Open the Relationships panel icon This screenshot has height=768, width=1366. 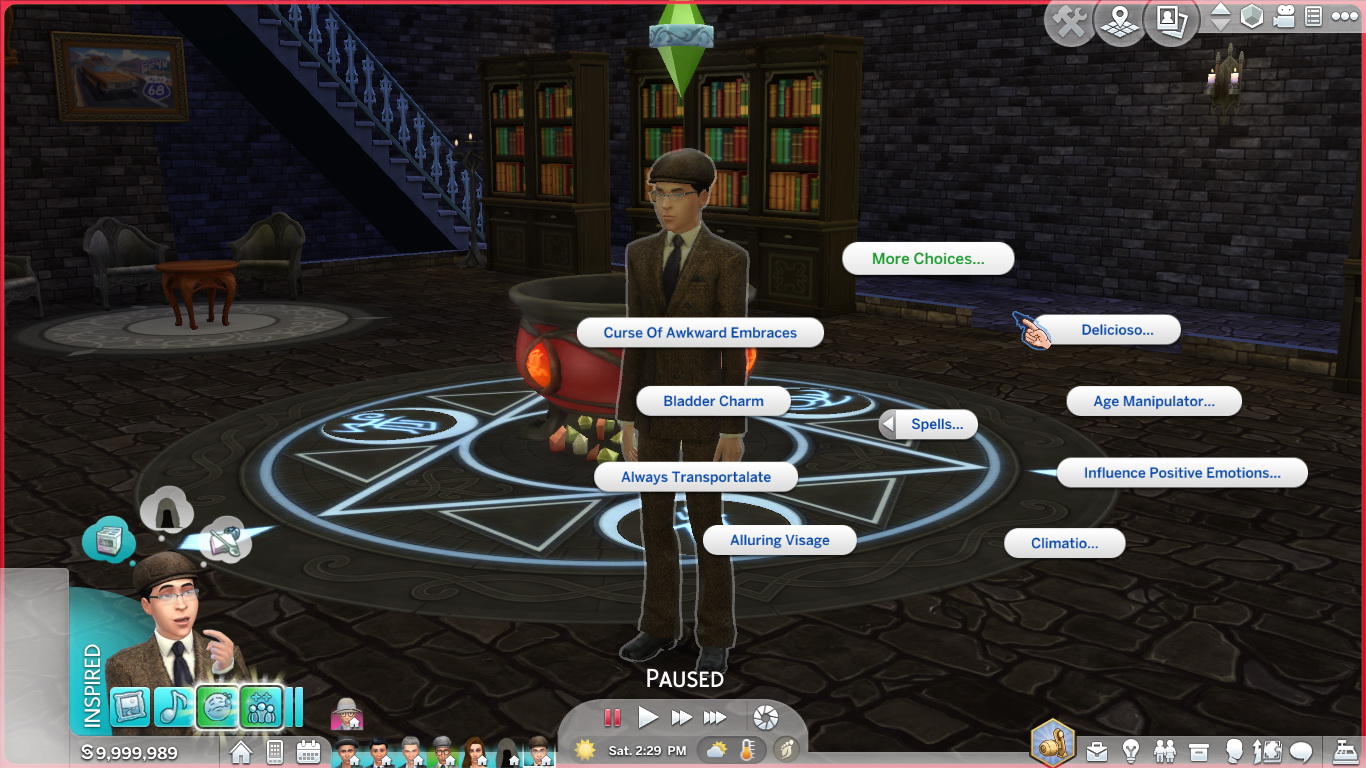point(1164,750)
